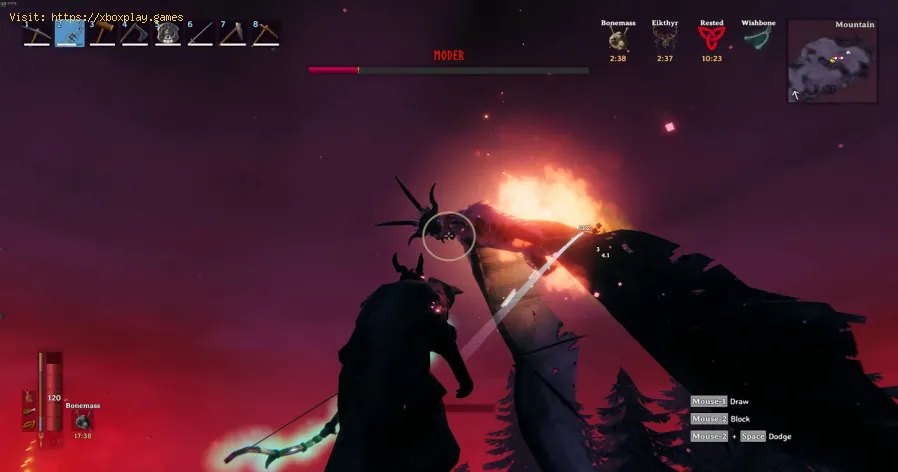Click the Bonemass status effect icon at top
Image resolution: width=898 pixels, height=472 pixels.
point(617,39)
